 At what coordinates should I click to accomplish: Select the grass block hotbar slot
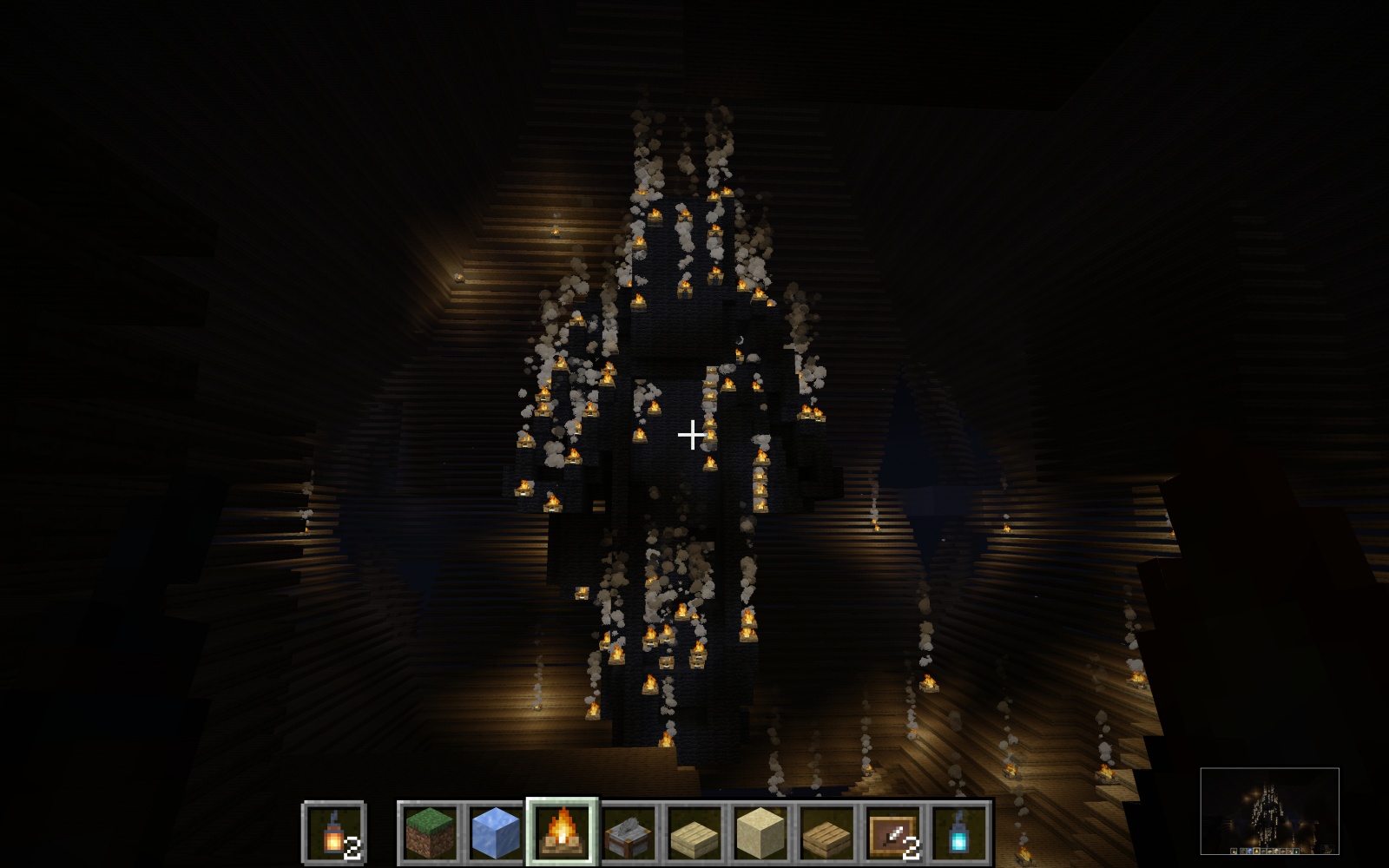pyautogui.click(x=429, y=831)
